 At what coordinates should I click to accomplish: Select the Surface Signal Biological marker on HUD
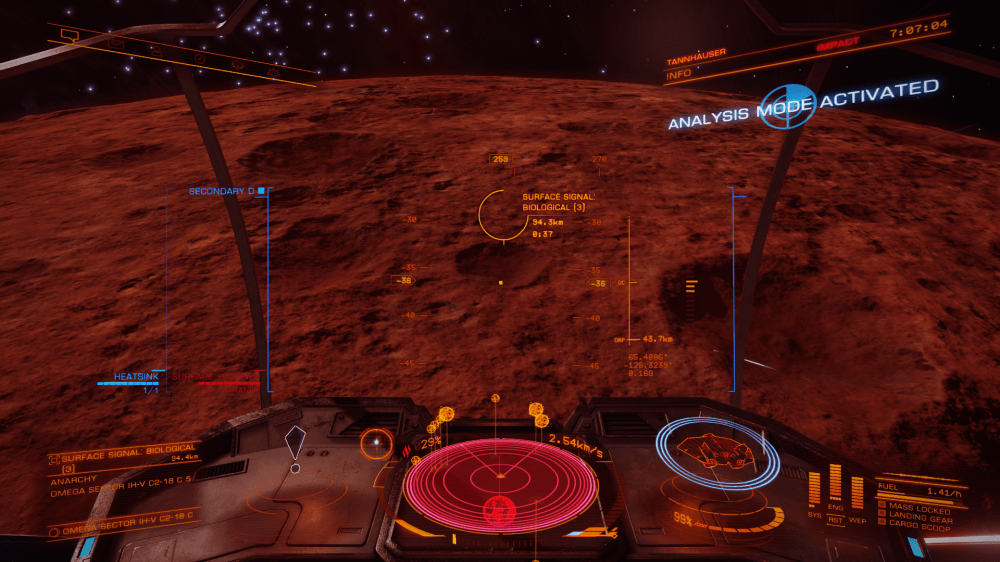[503, 214]
